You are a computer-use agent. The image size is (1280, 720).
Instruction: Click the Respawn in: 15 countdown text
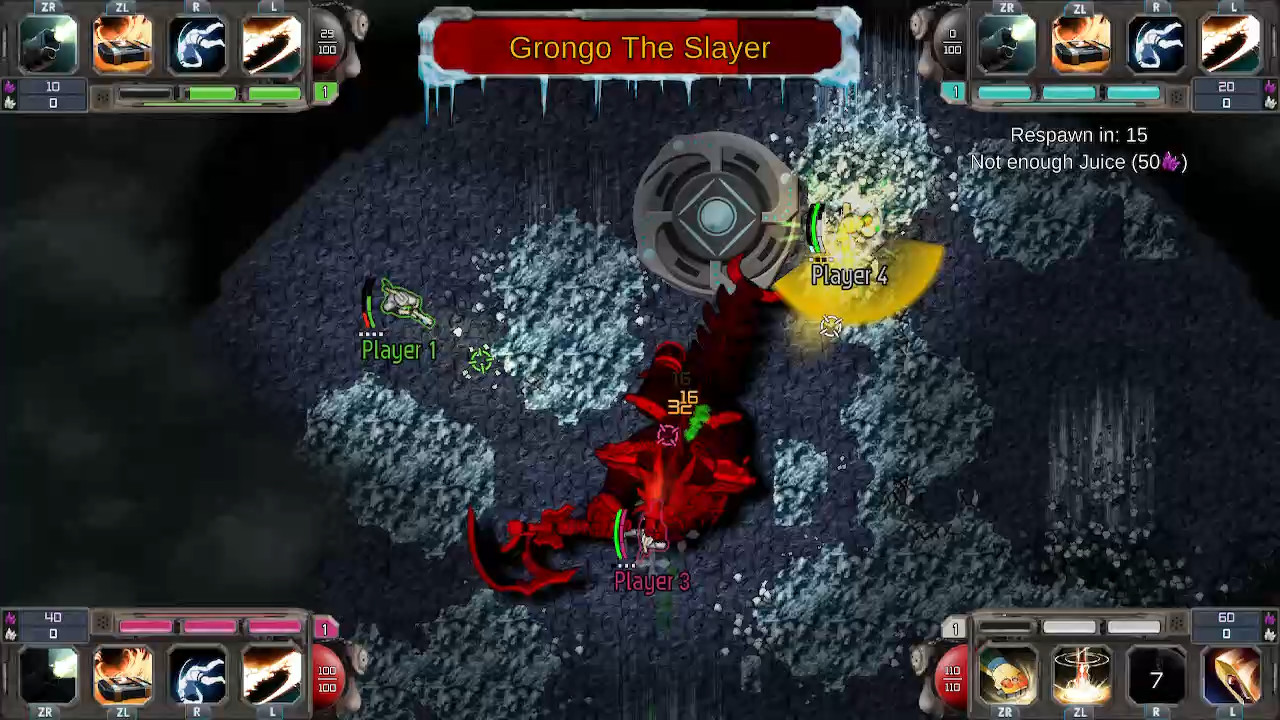1079,135
